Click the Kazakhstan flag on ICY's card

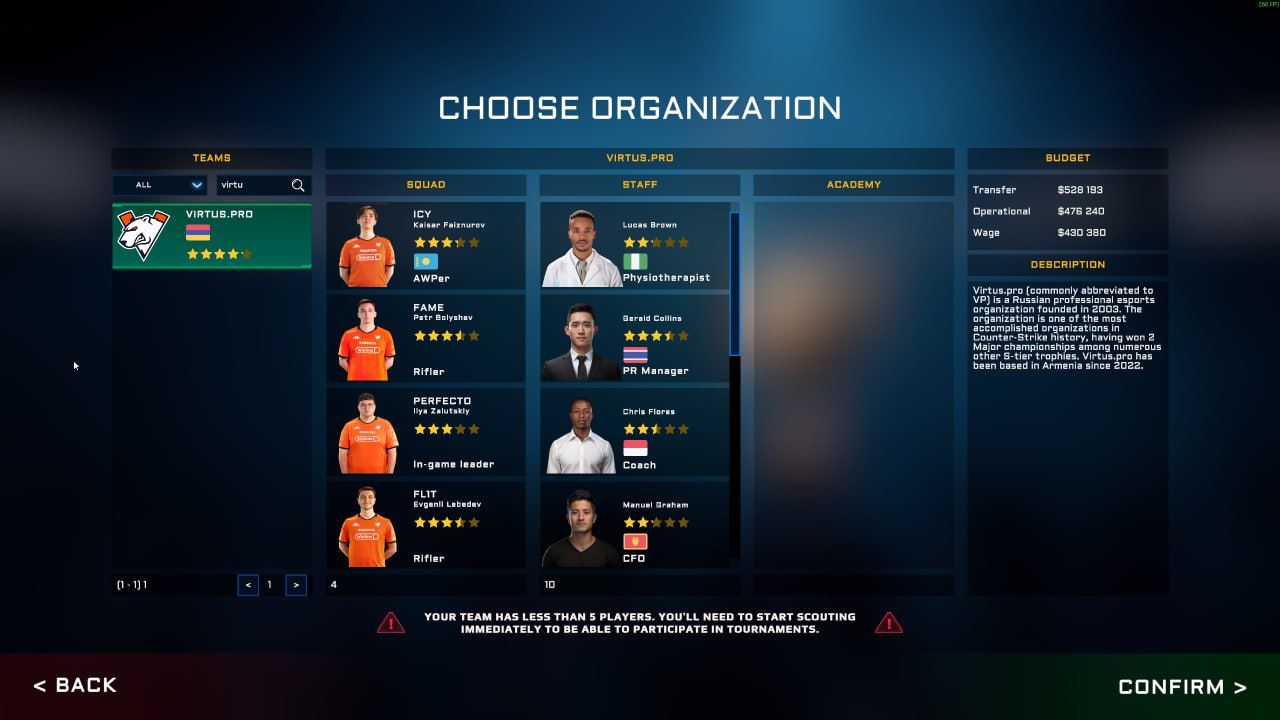424,260
